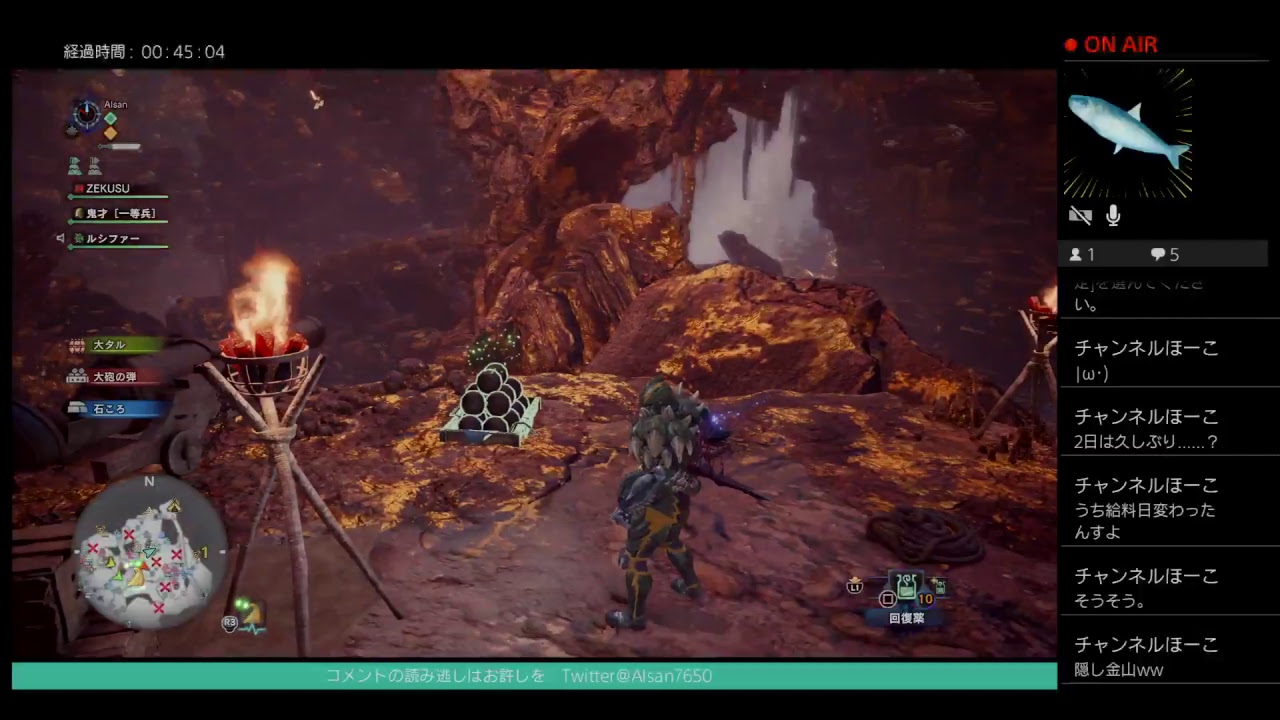1280x720 pixels.
Task: Click the L1 button prompt icon
Action: pos(855,590)
